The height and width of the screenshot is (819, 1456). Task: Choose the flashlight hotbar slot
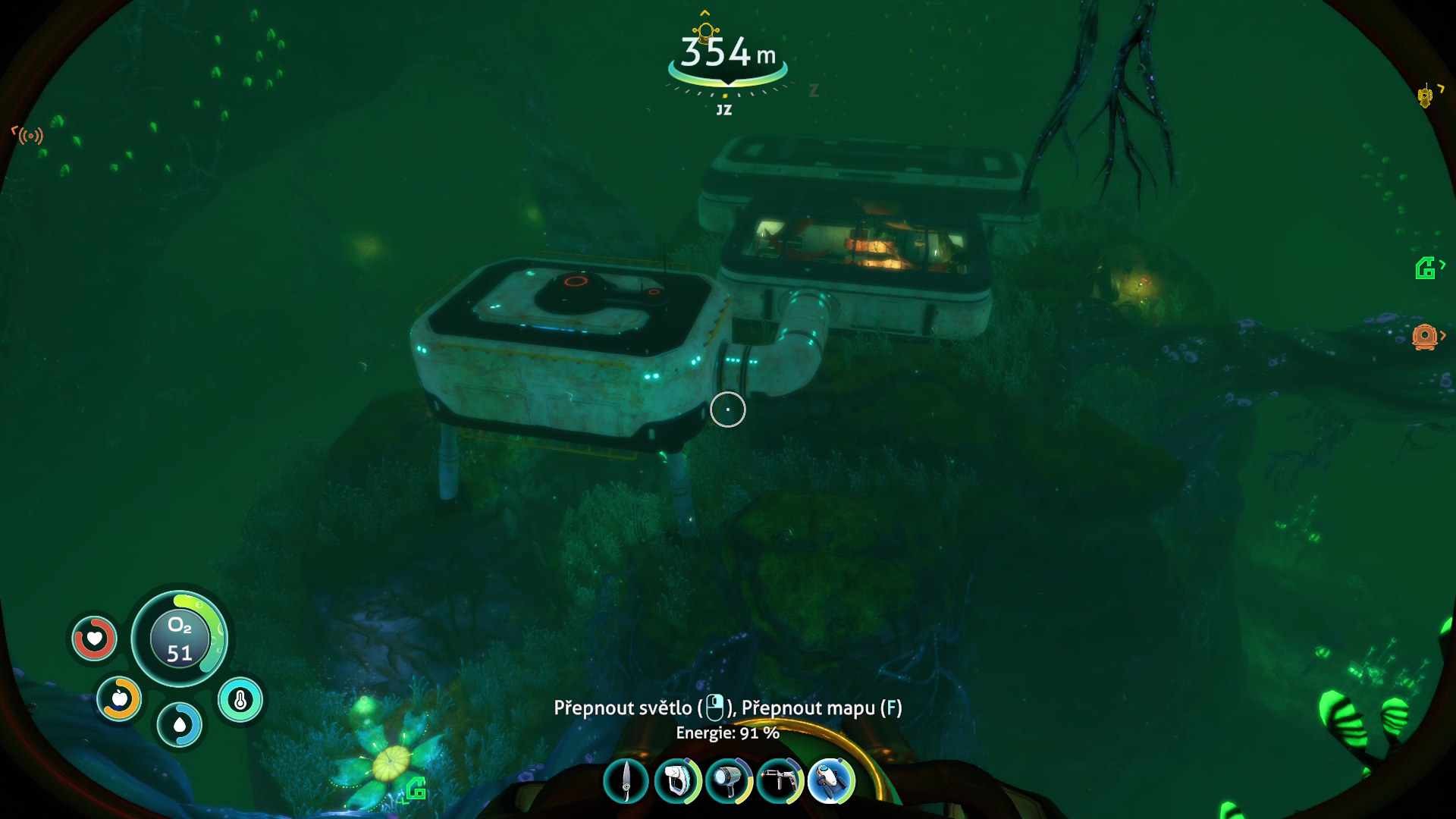pyautogui.click(x=729, y=781)
